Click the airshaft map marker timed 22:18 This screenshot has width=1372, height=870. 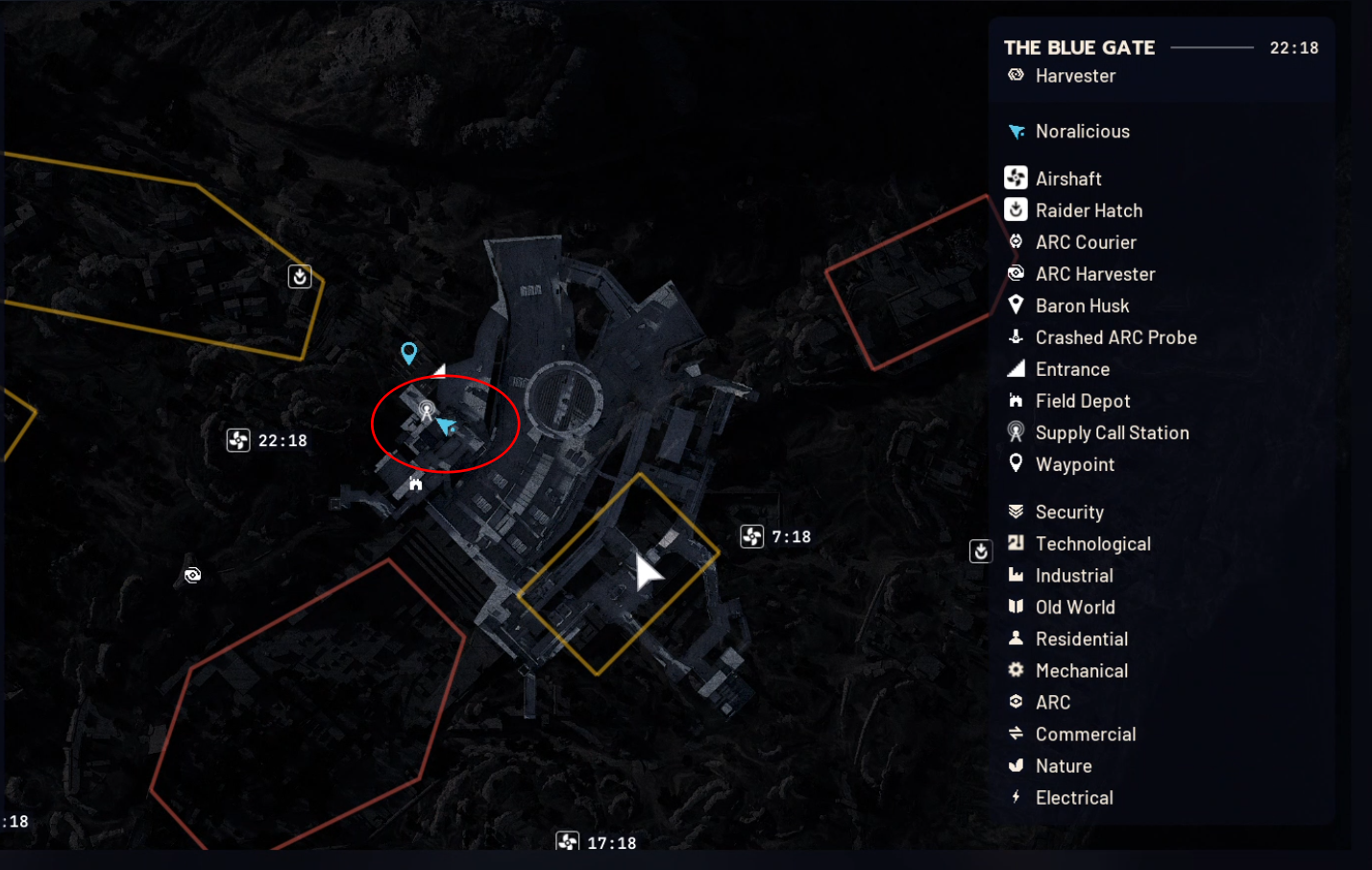point(238,440)
